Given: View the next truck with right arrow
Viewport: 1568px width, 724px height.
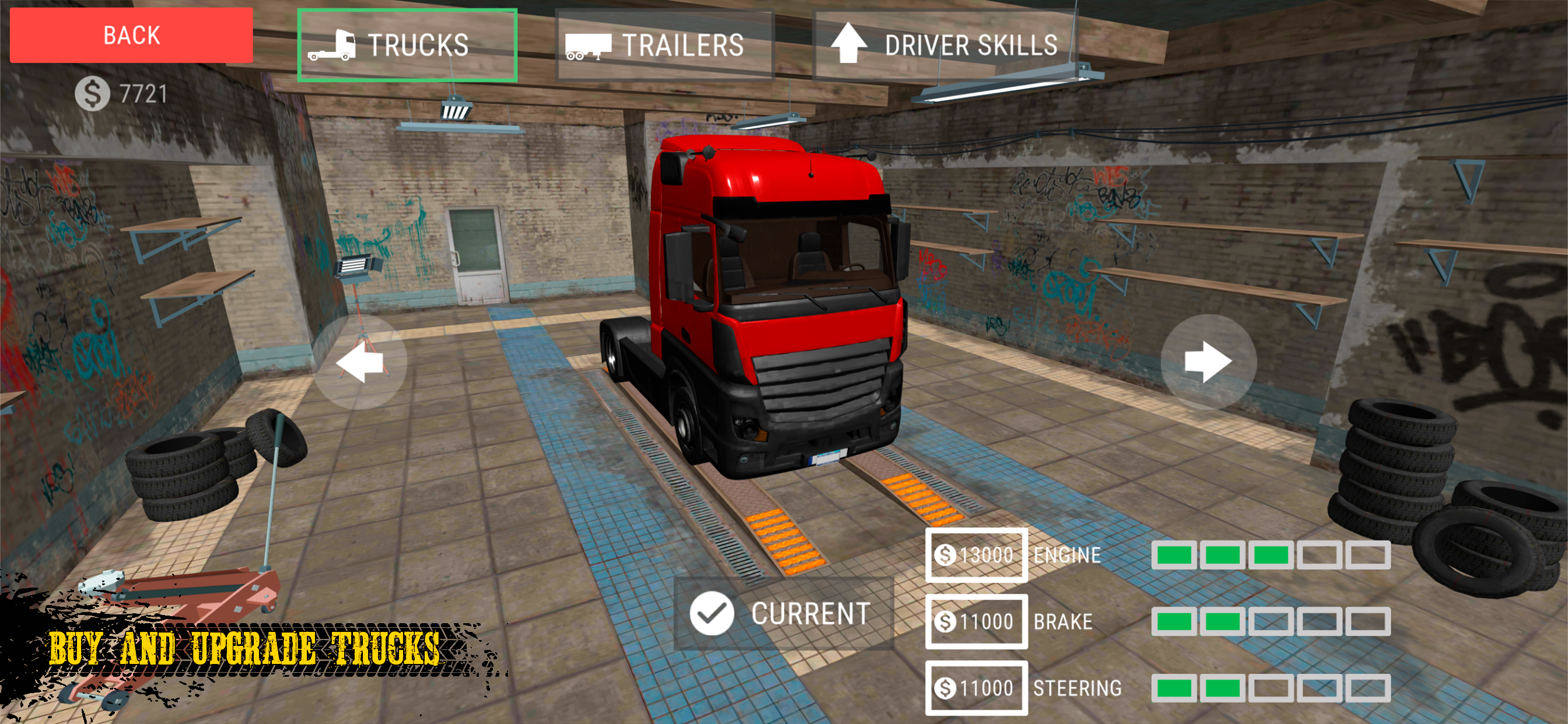Looking at the screenshot, I should (1207, 362).
